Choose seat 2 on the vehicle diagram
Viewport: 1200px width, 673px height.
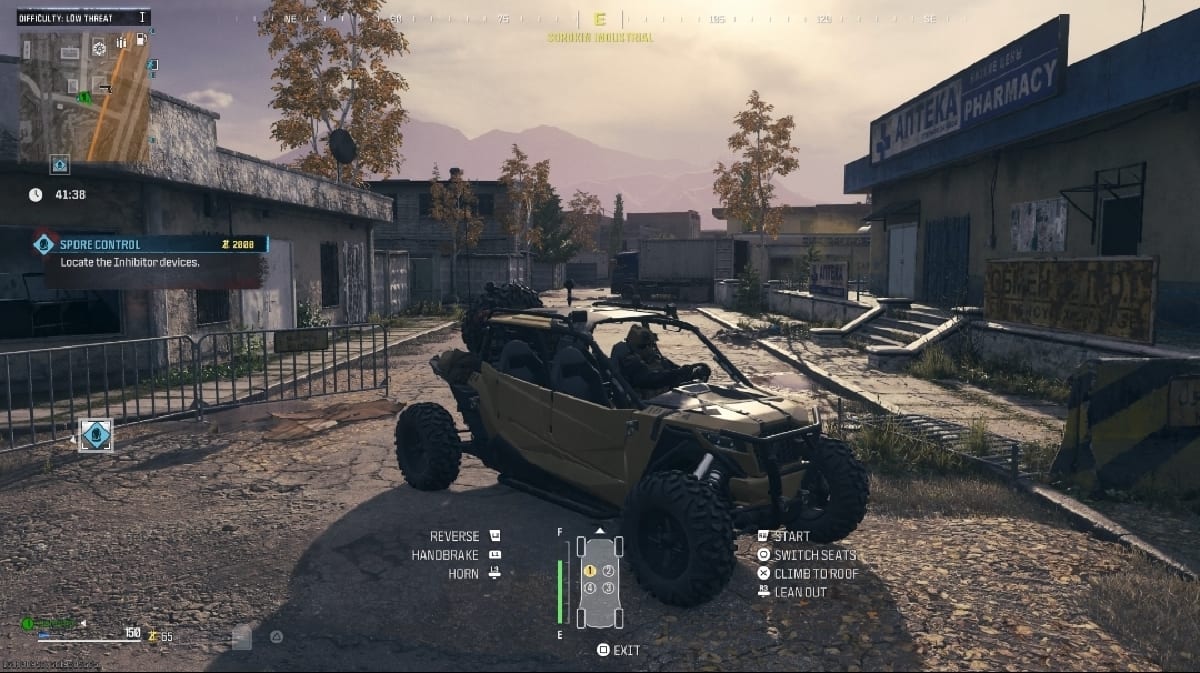(608, 570)
